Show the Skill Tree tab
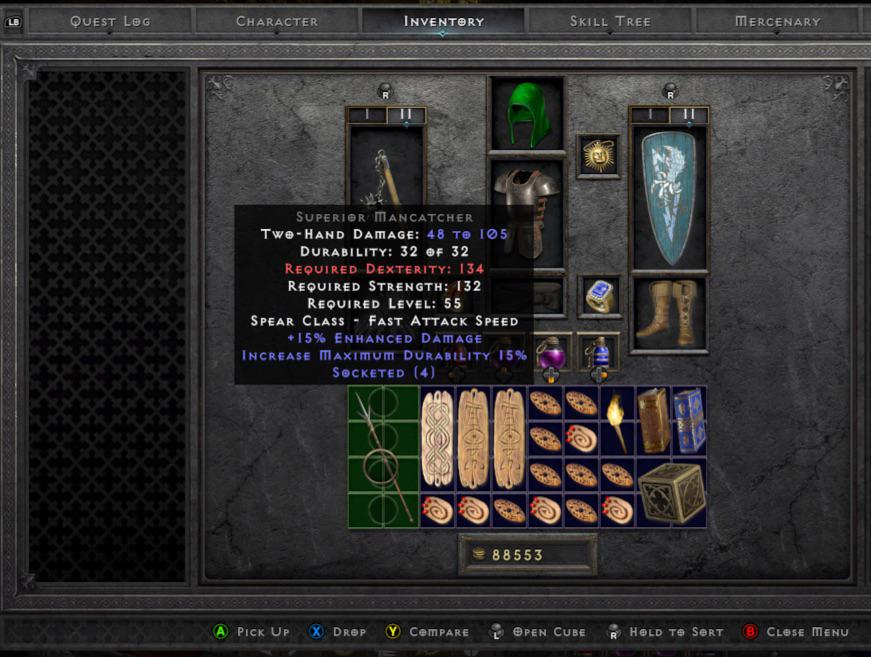This screenshot has height=657, width=871. pyautogui.click(x=610, y=21)
